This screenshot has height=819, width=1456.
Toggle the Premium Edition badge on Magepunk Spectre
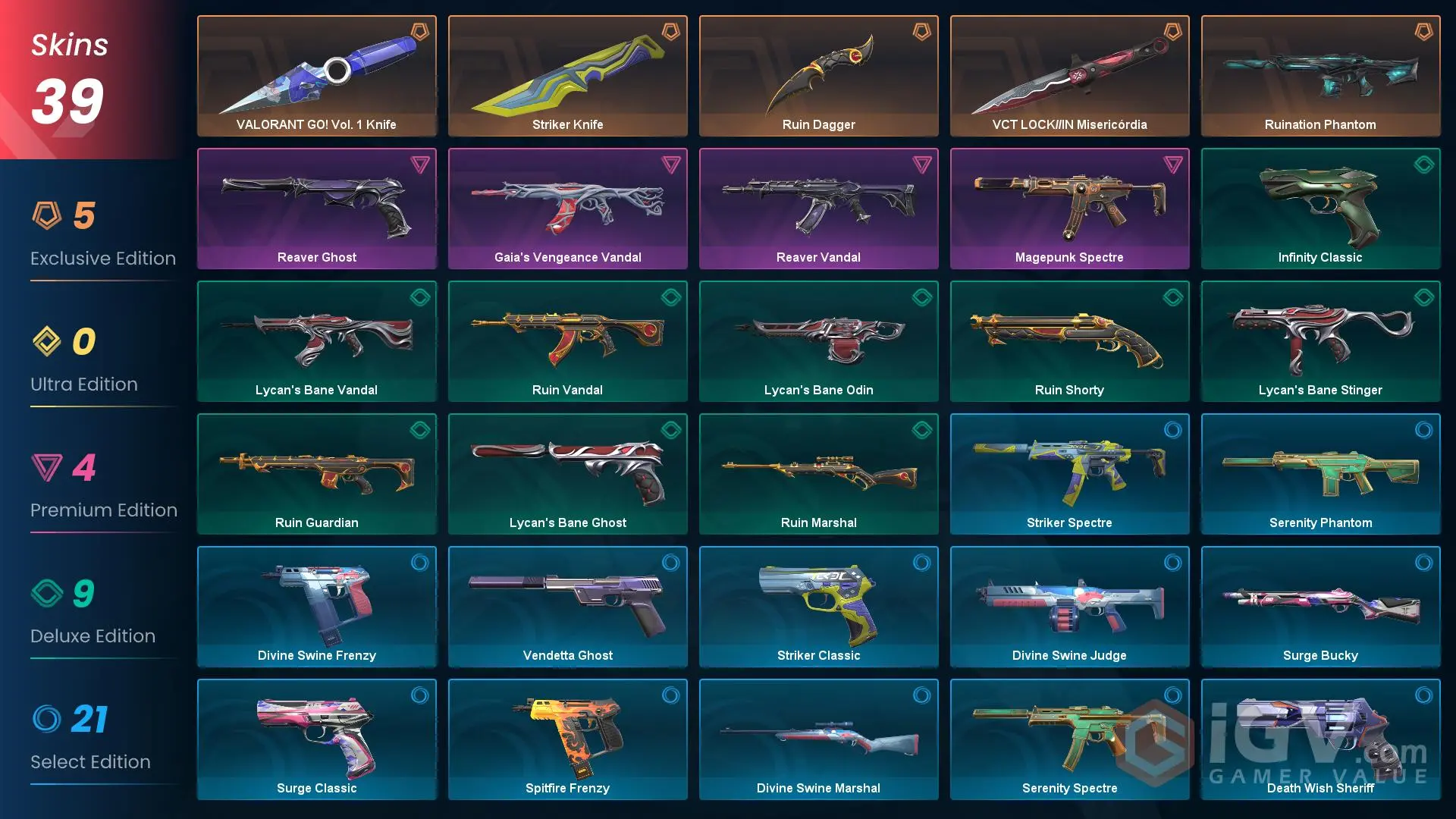(x=1172, y=165)
